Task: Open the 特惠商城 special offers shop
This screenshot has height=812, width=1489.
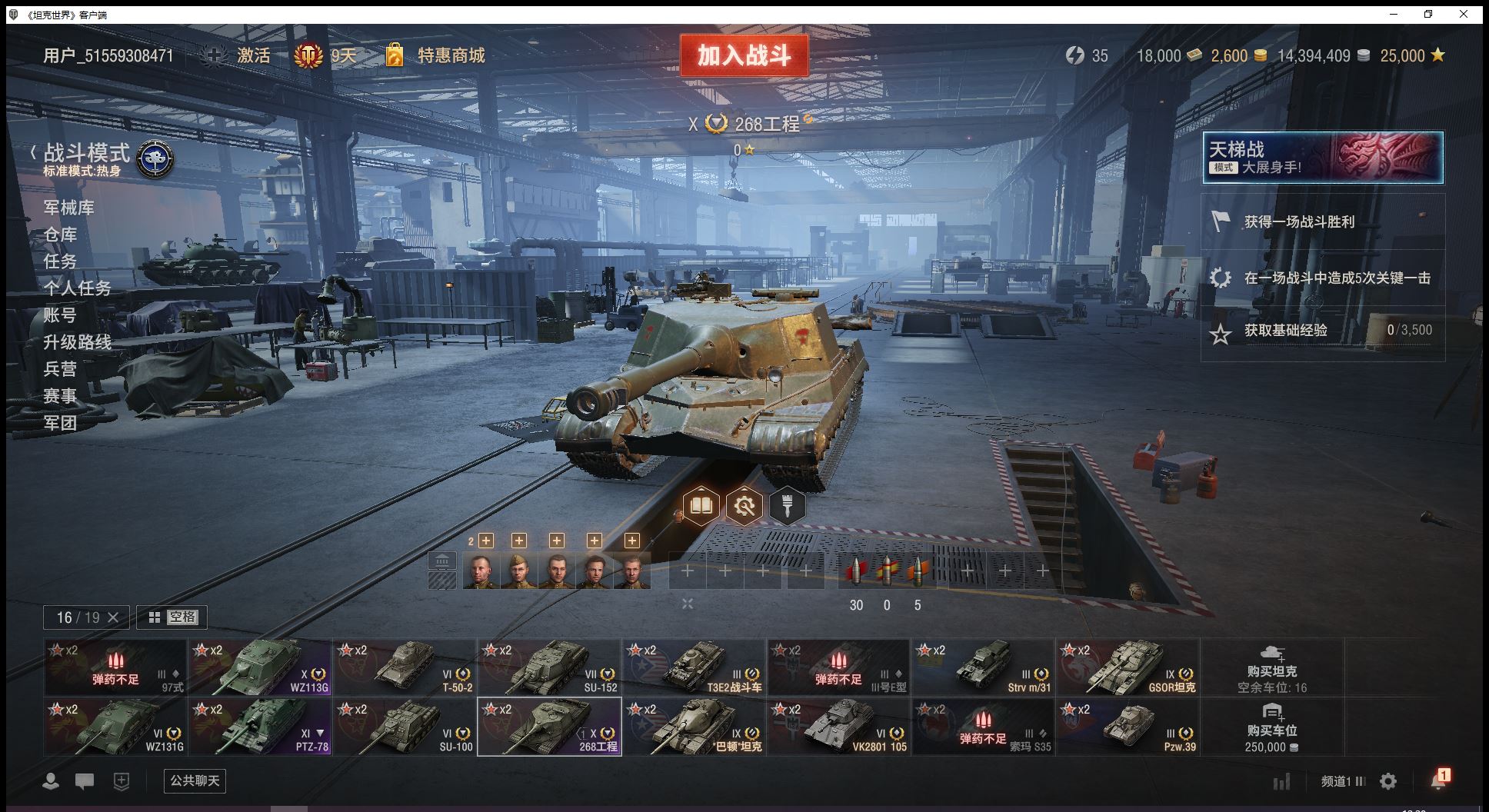Action: click(x=451, y=55)
